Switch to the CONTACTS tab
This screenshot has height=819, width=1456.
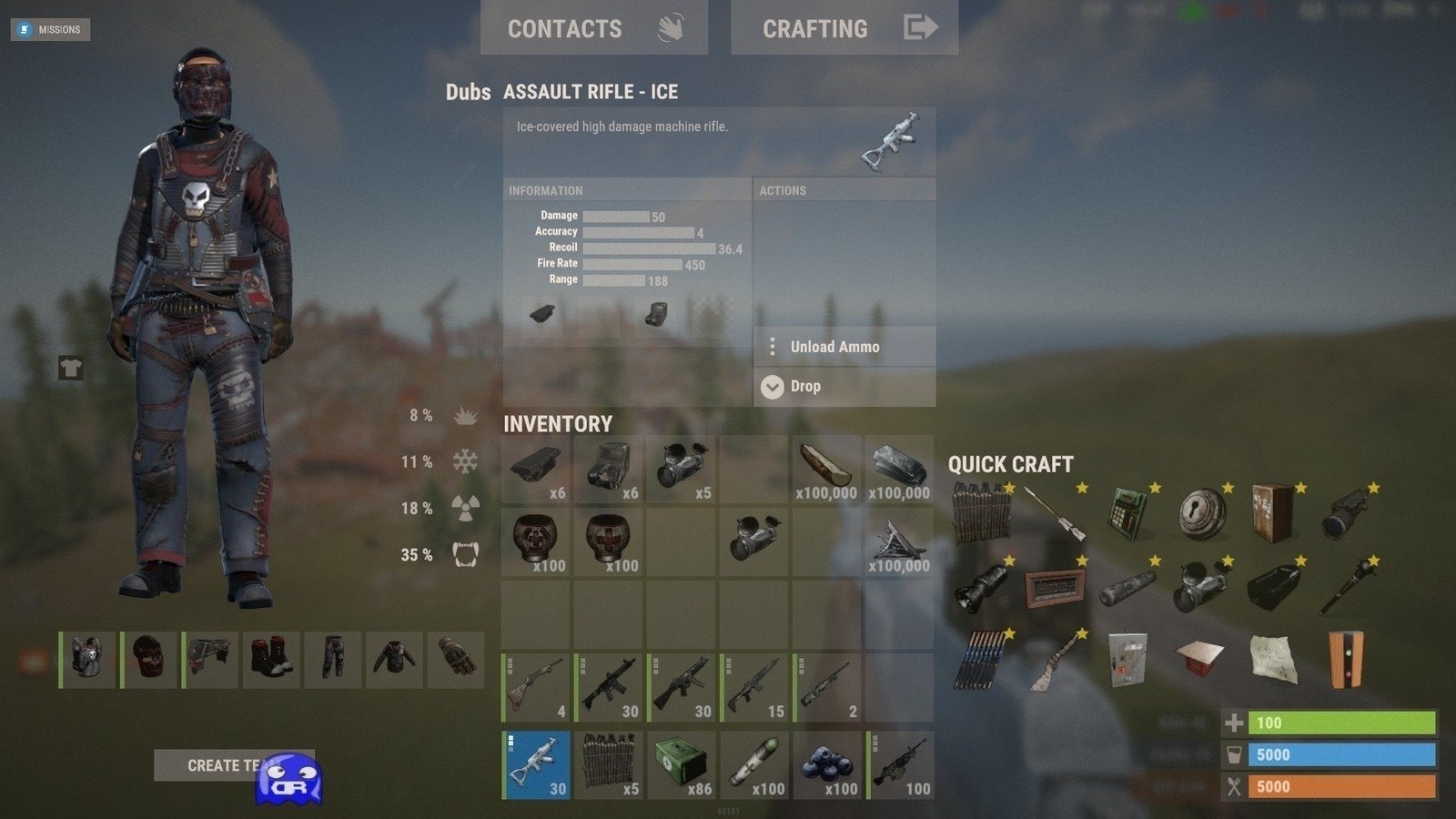click(566, 28)
